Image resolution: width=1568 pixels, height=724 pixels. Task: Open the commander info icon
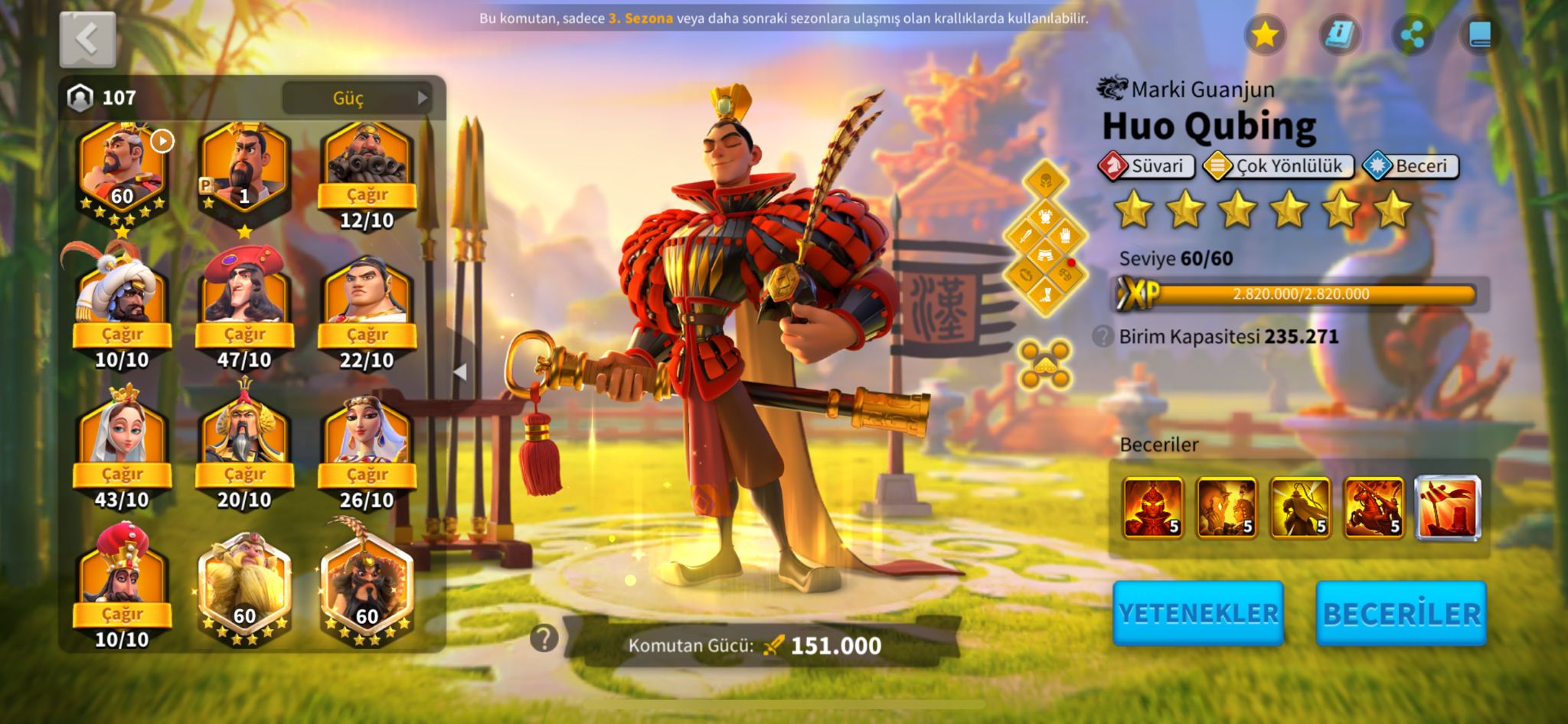1340,34
